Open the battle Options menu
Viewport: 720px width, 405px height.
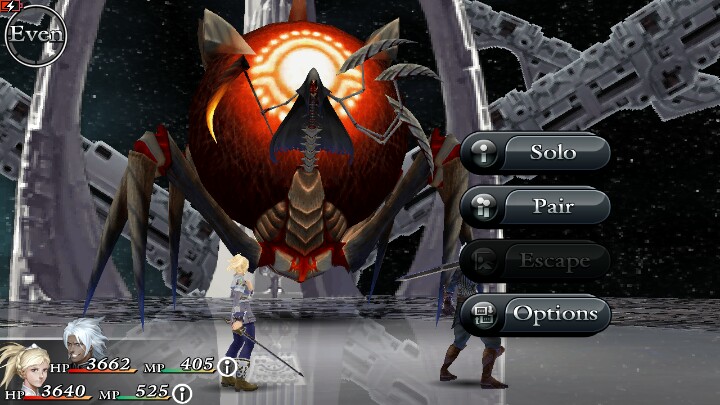tap(536, 314)
